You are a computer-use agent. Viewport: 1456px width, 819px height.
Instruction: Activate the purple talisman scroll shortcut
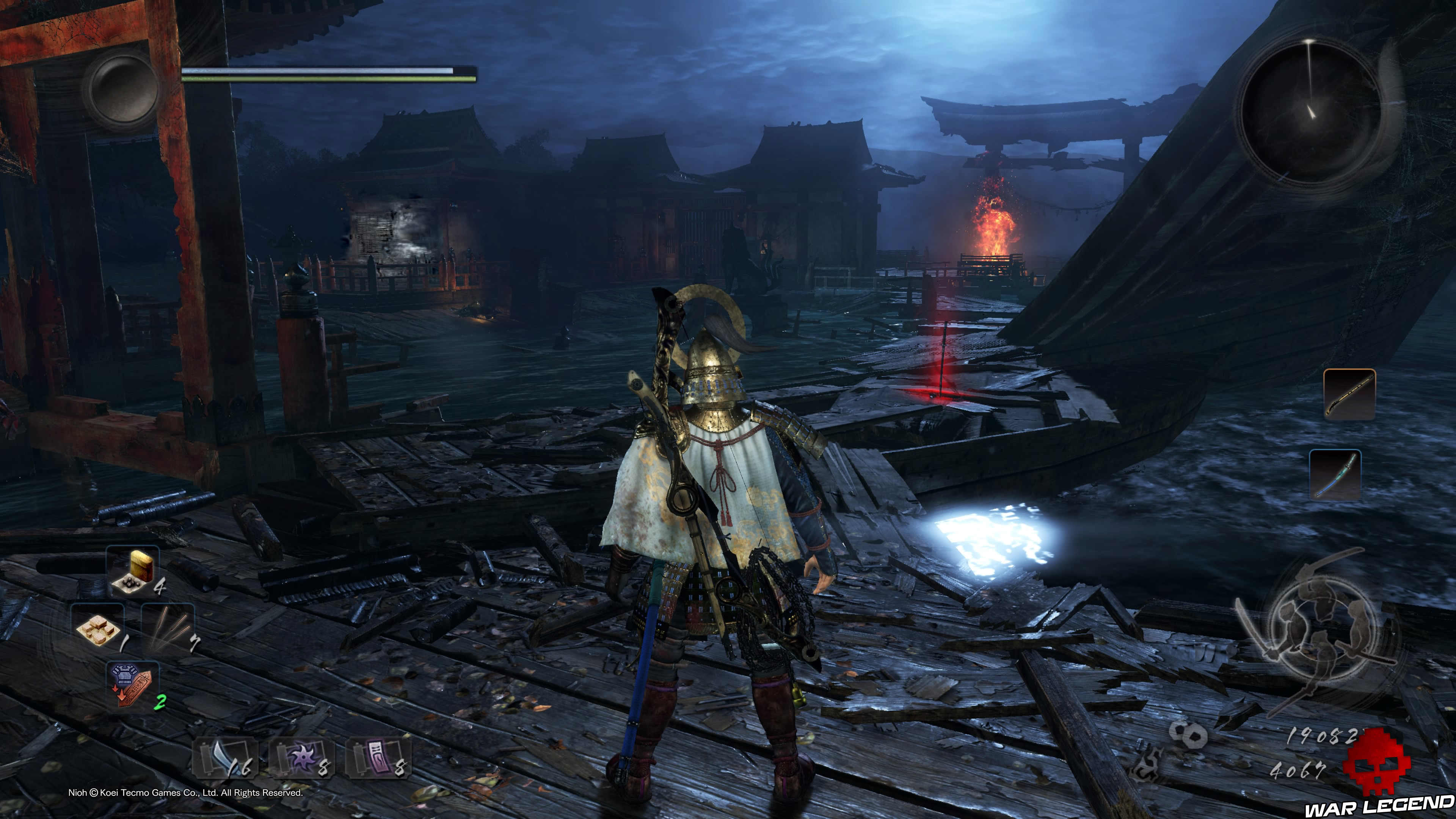click(378, 758)
